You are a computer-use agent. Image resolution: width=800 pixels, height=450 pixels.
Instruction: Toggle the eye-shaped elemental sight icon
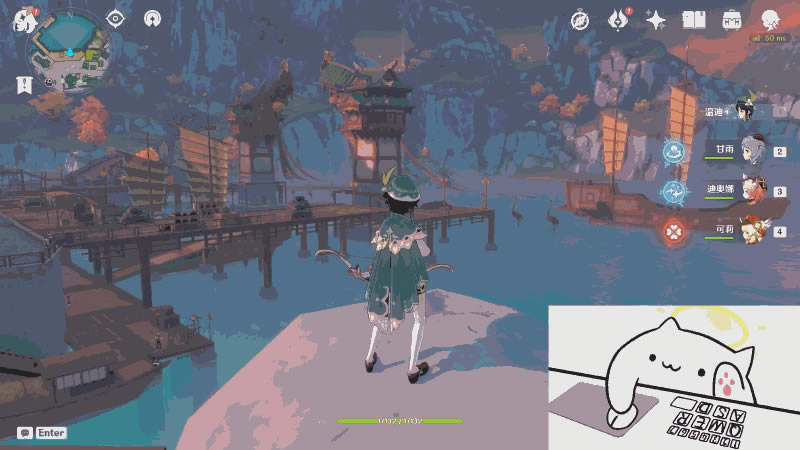tap(116, 18)
